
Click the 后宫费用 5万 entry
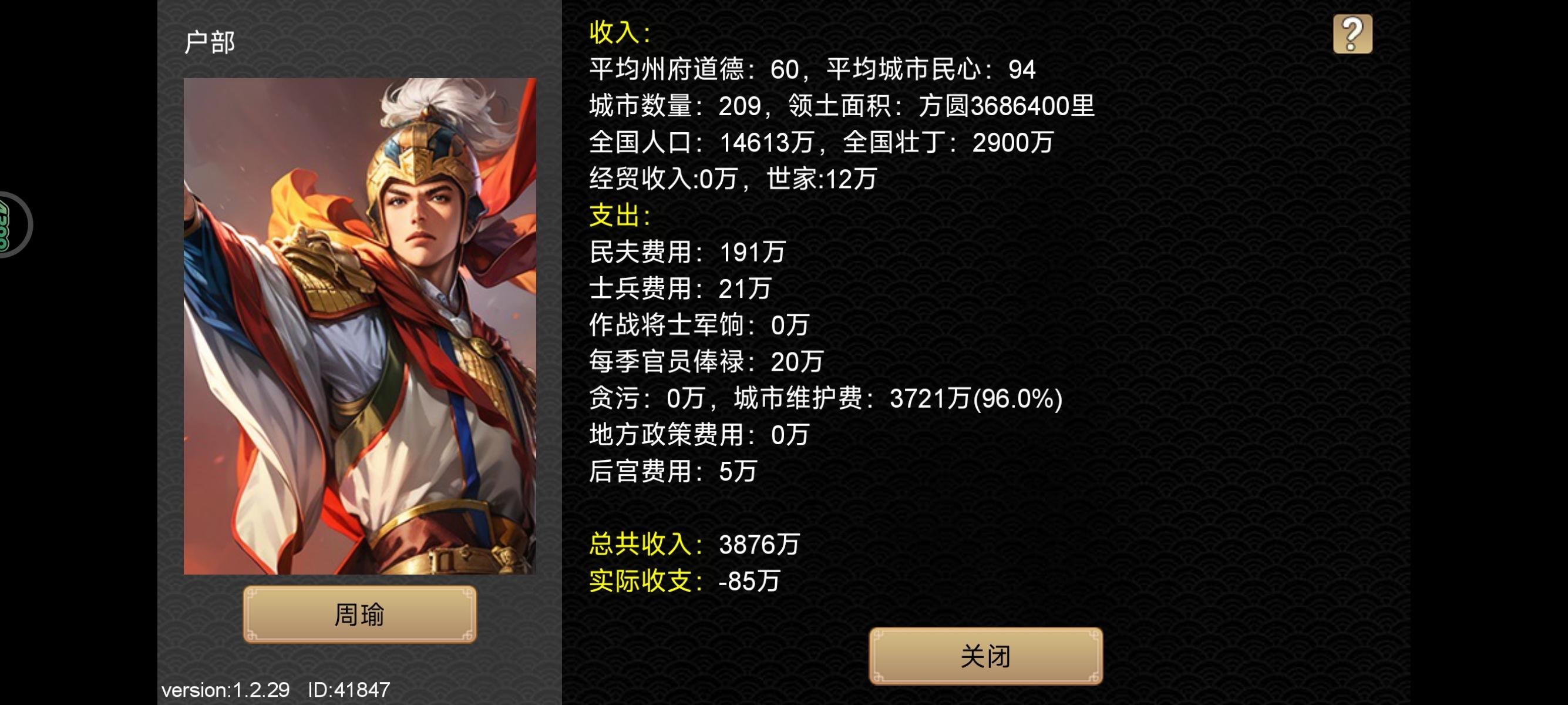672,471
